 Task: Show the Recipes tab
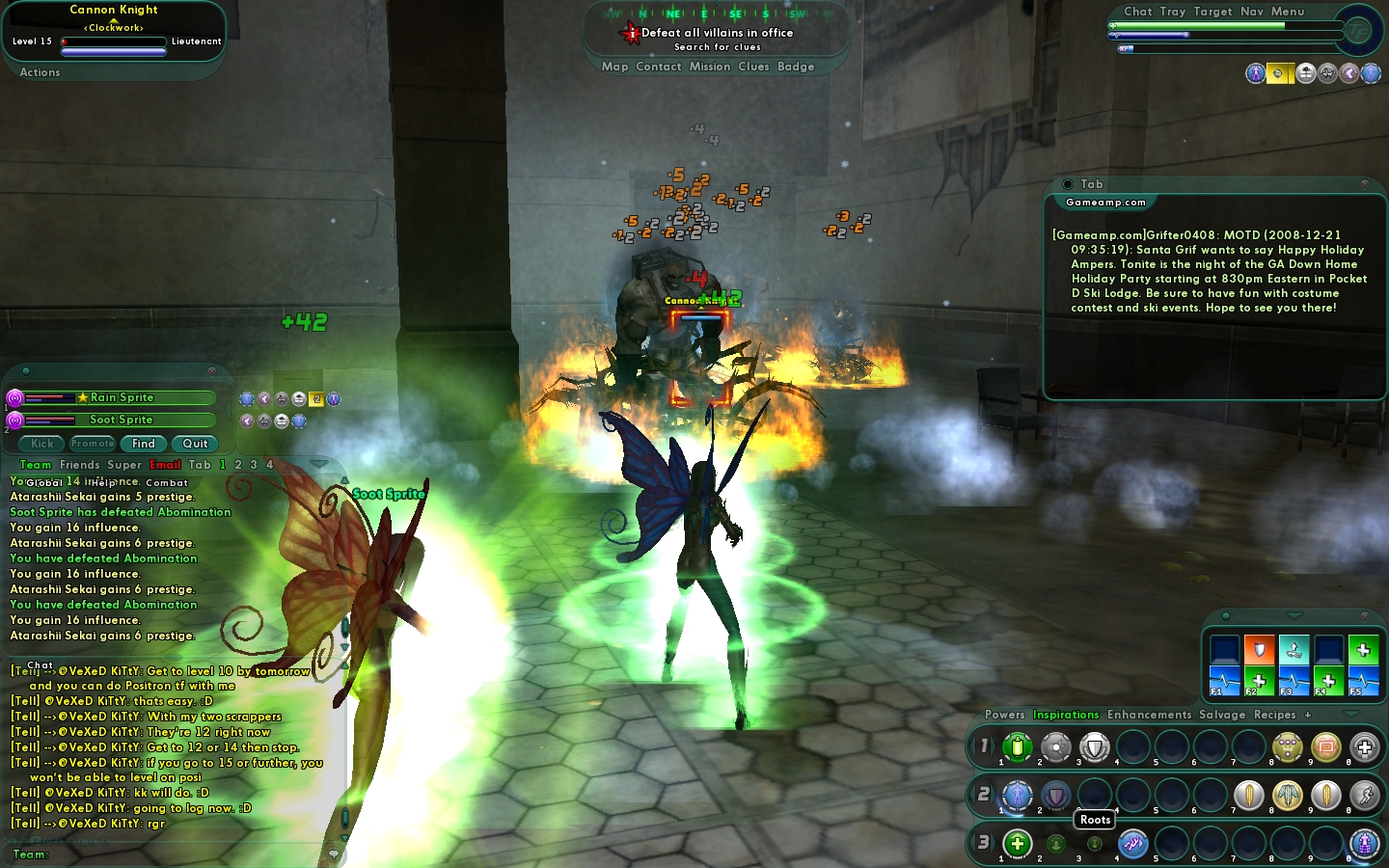[x=1274, y=715]
